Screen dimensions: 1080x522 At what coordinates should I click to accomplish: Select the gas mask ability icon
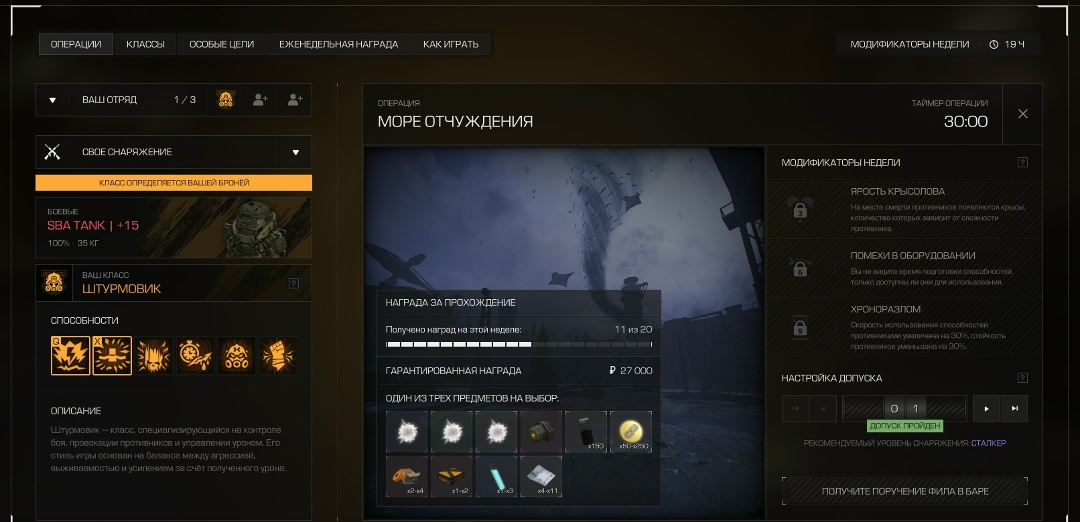tap(238, 355)
